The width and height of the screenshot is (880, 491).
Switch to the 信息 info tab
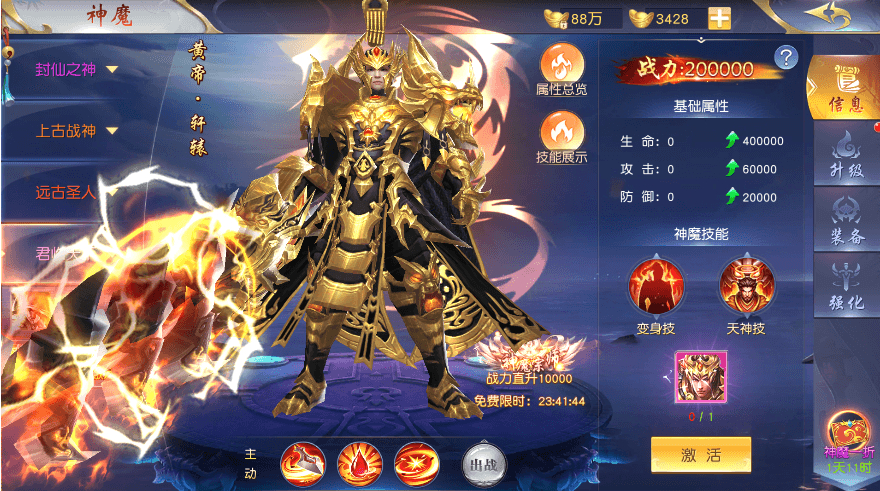[x=844, y=86]
